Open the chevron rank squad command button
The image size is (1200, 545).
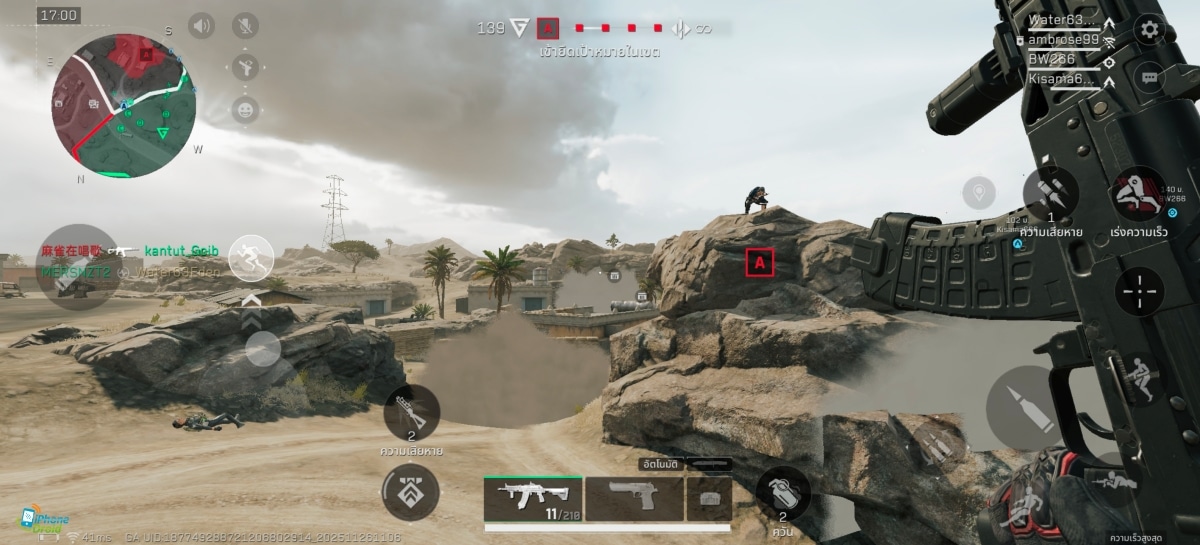click(x=410, y=491)
